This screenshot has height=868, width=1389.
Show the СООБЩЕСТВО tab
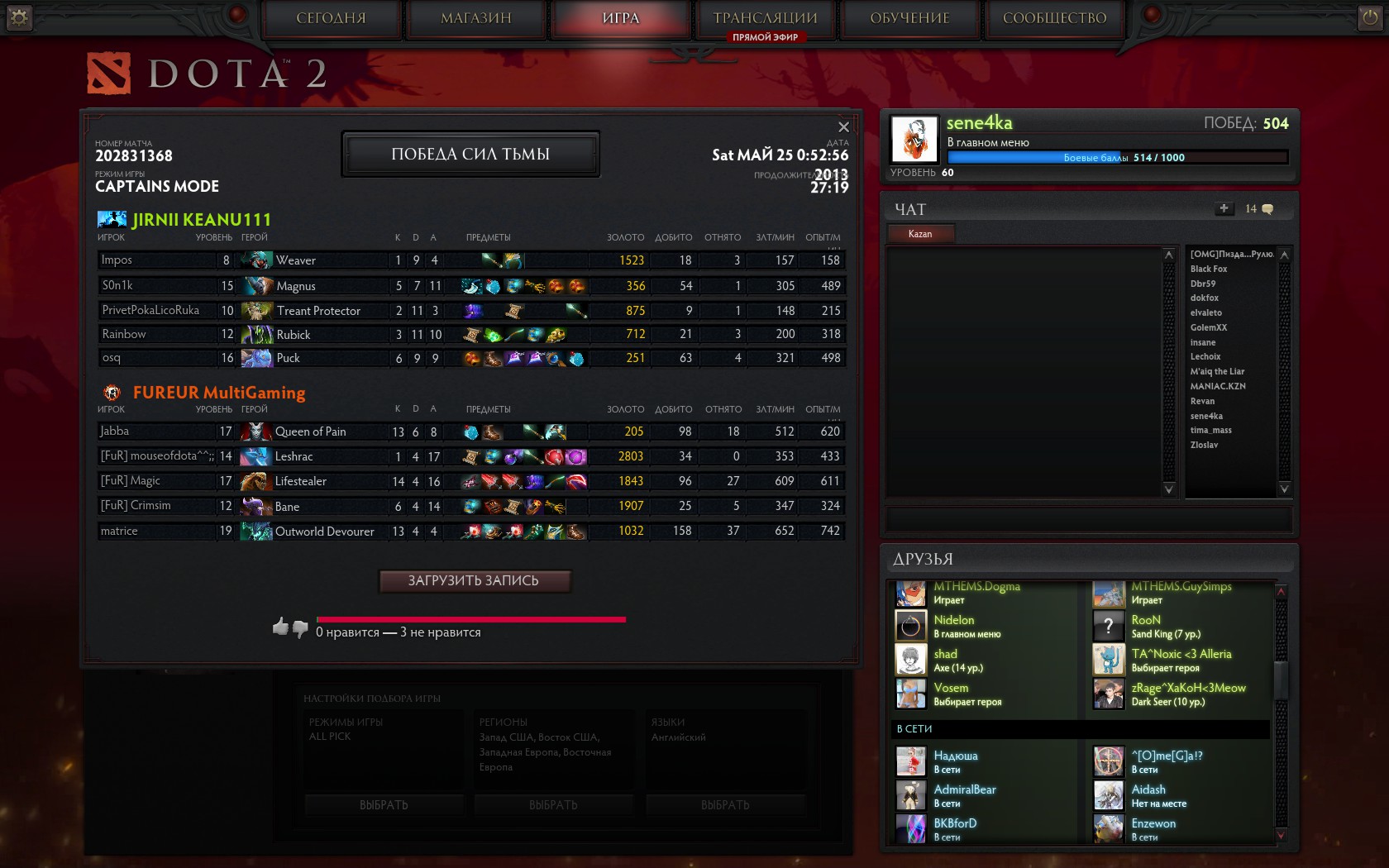[x=1054, y=18]
